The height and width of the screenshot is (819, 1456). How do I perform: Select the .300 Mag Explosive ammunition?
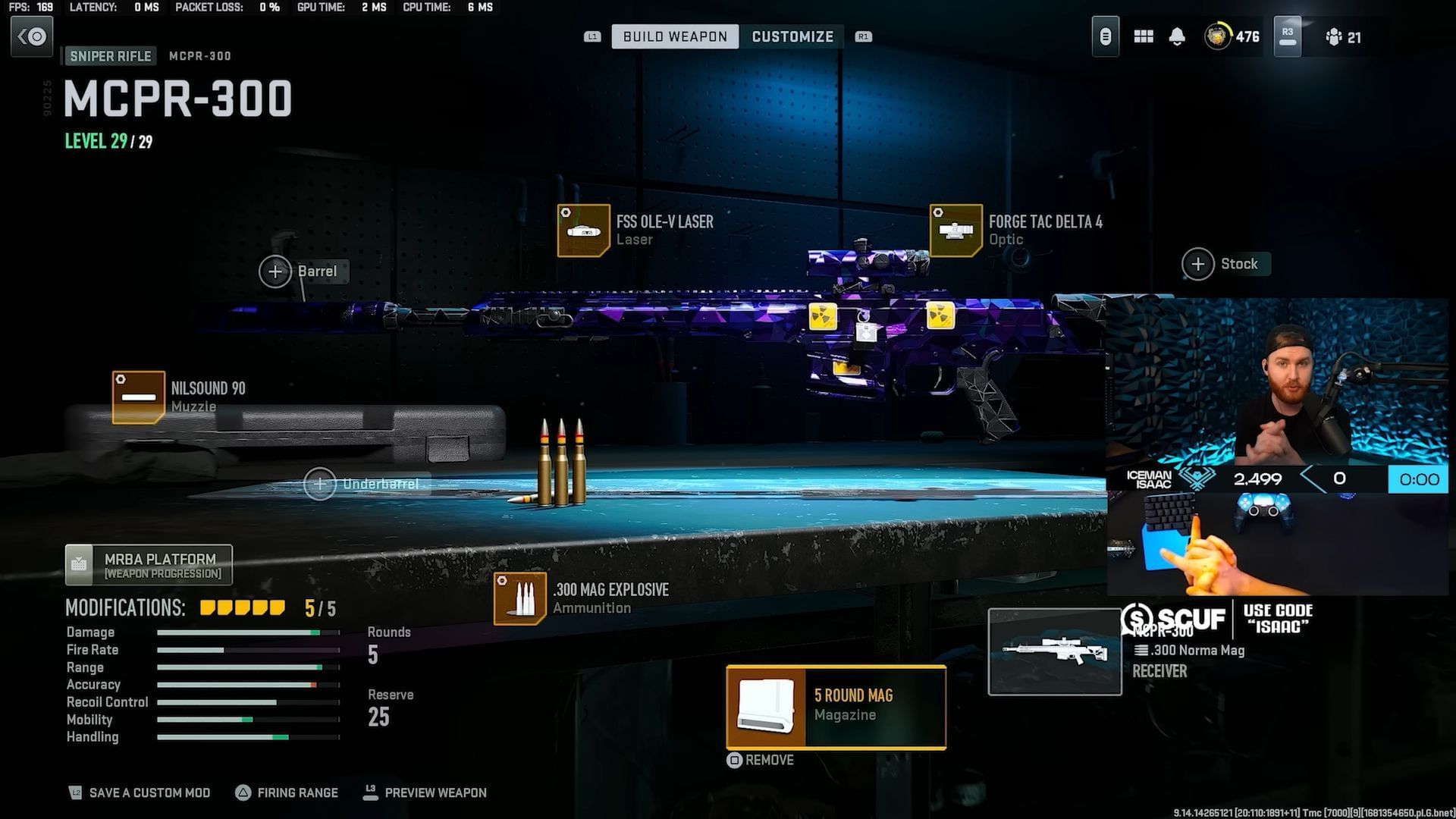[520, 598]
